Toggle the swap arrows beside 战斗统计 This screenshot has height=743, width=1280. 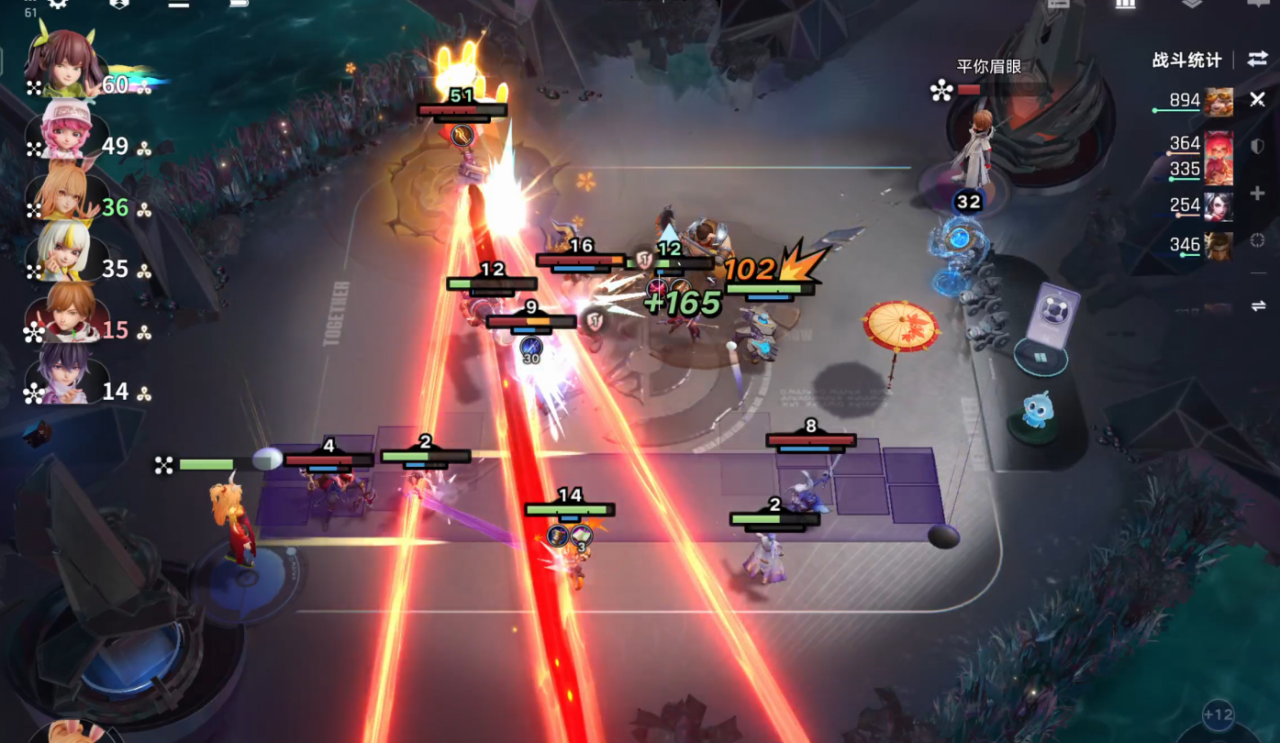pyautogui.click(x=1257, y=59)
